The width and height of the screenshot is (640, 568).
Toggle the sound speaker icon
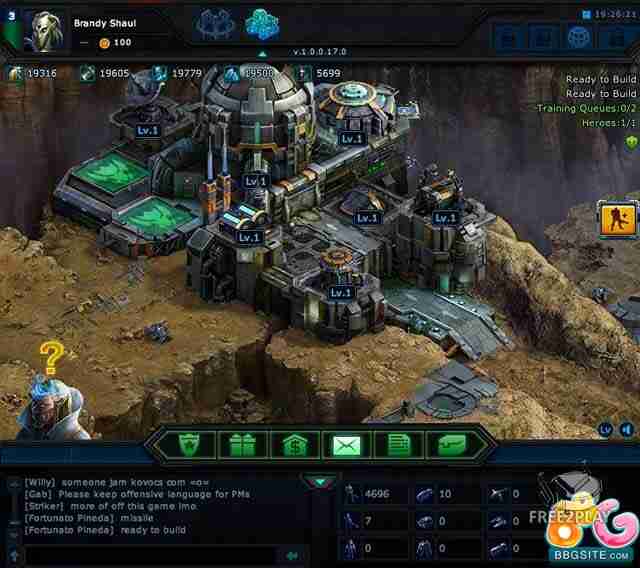(626, 429)
